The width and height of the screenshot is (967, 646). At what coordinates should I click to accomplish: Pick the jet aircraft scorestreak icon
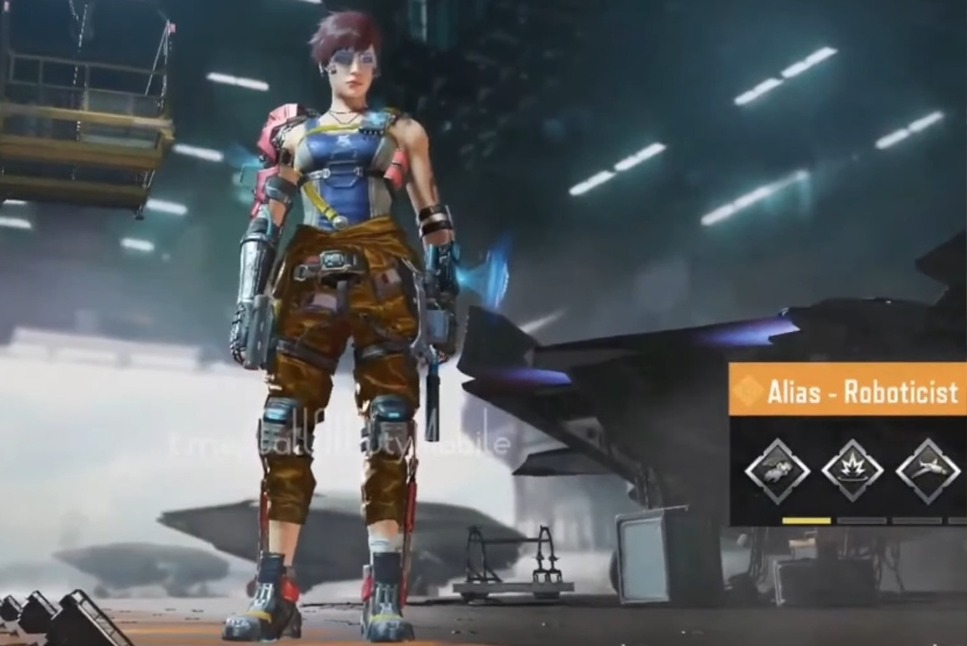coord(927,470)
